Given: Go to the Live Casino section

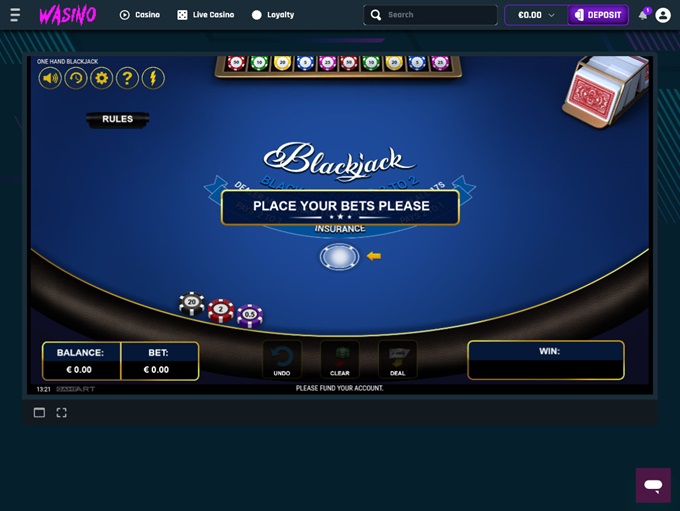Looking at the screenshot, I should coord(205,15).
